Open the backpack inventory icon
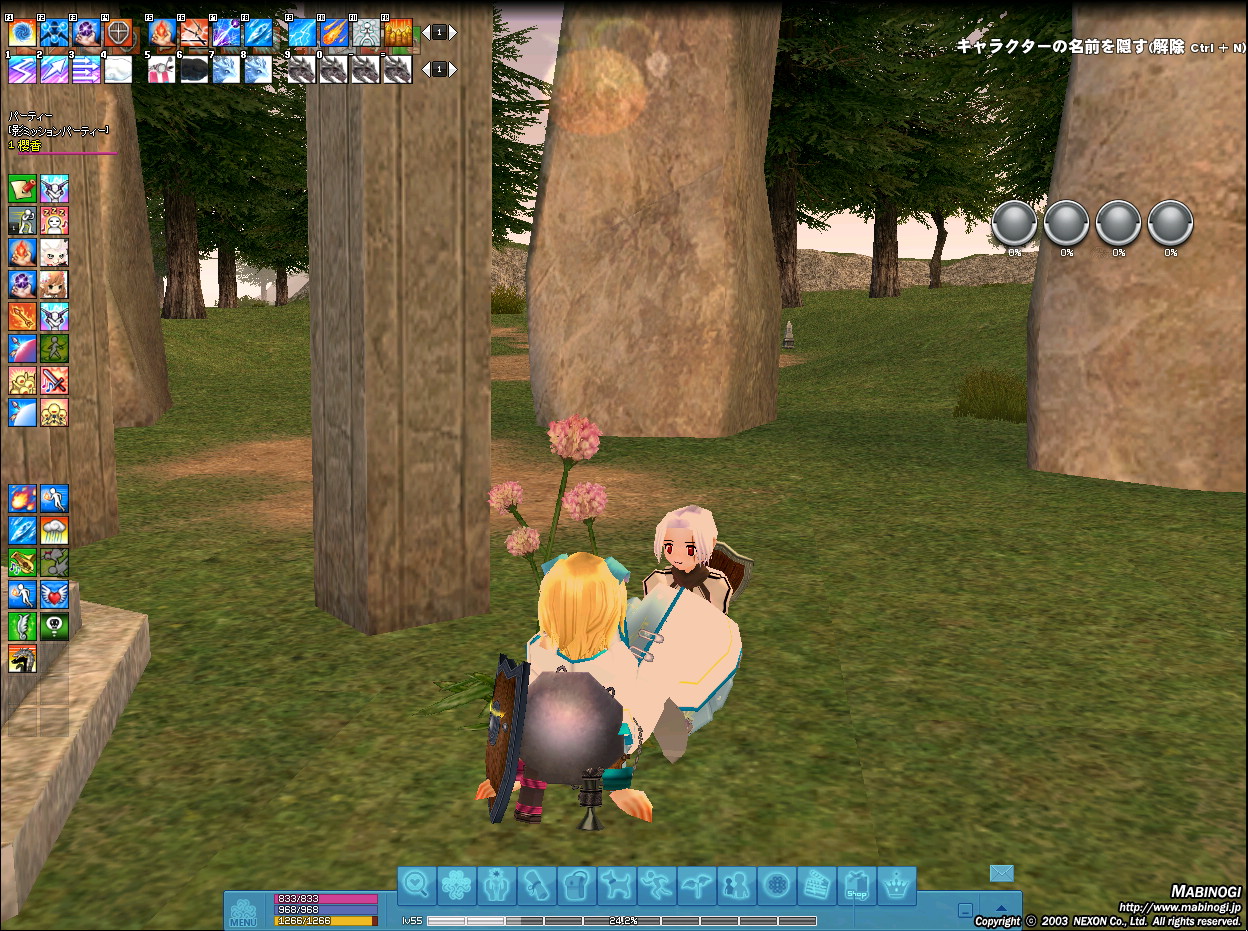This screenshot has width=1248, height=931. pos(576,885)
